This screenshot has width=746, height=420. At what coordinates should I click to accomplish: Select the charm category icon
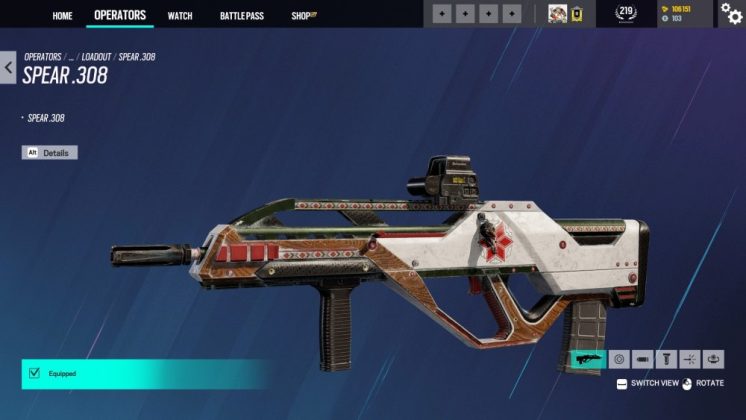(x=713, y=358)
